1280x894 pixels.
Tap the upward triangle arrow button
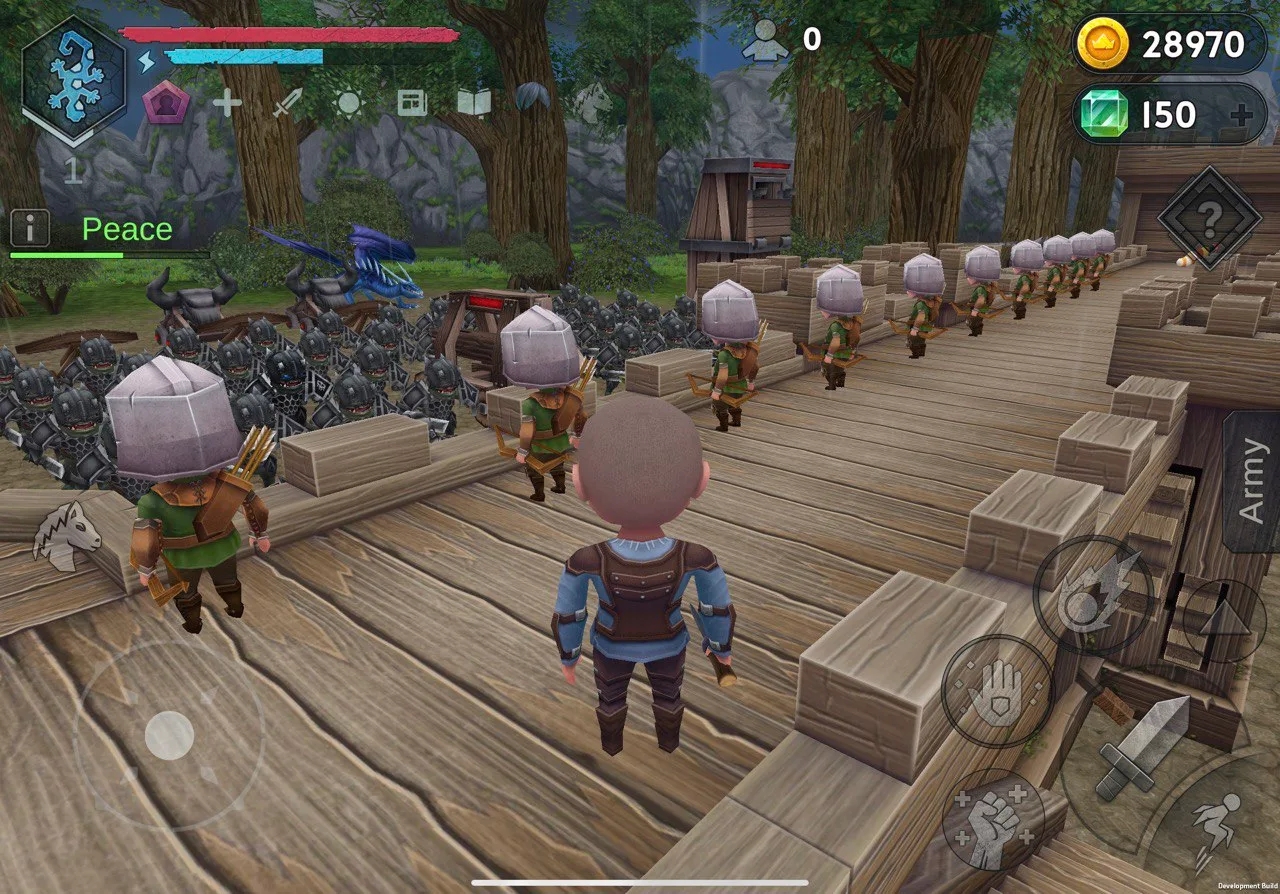1224,620
